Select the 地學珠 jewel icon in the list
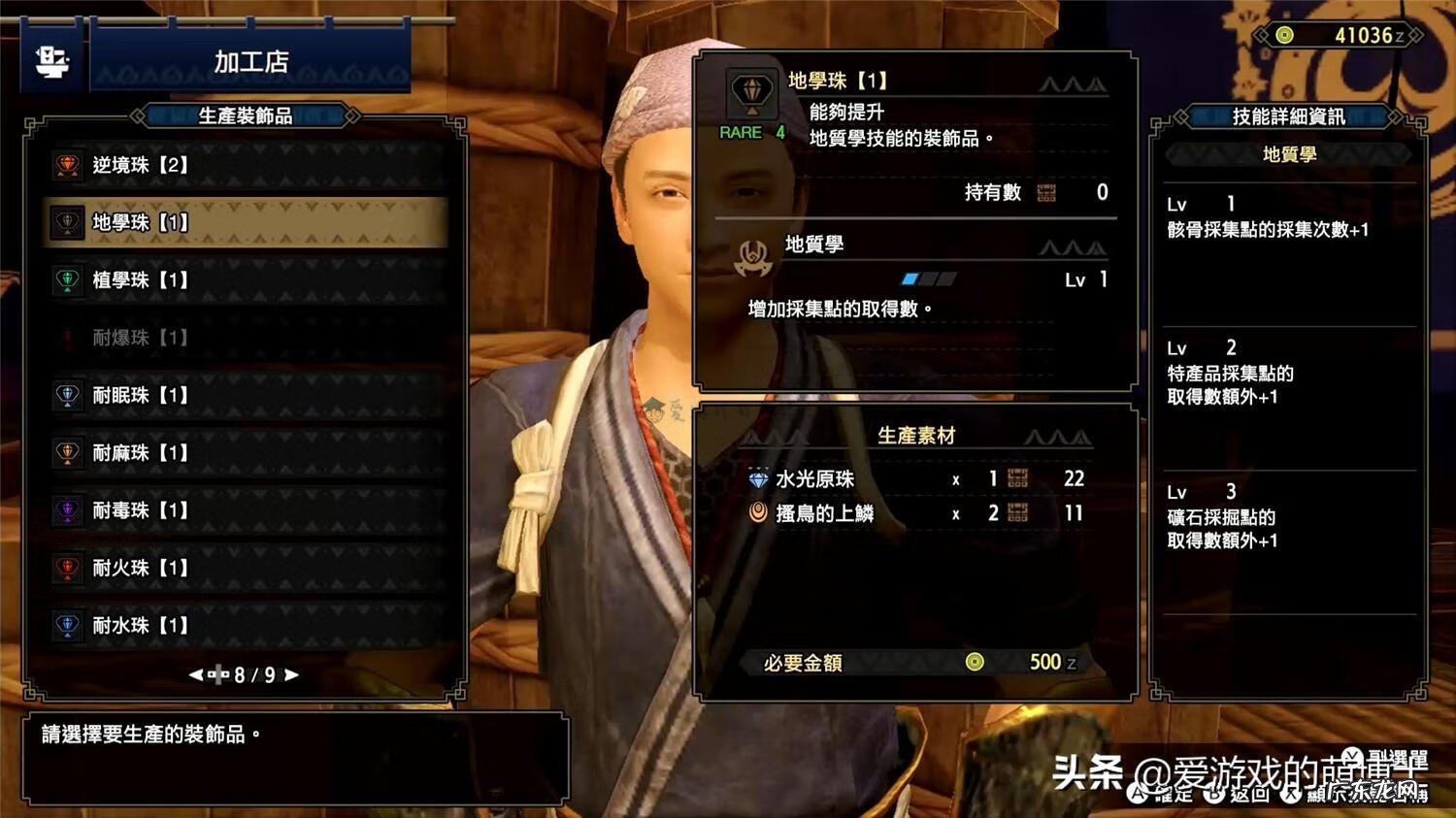 [66, 222]
